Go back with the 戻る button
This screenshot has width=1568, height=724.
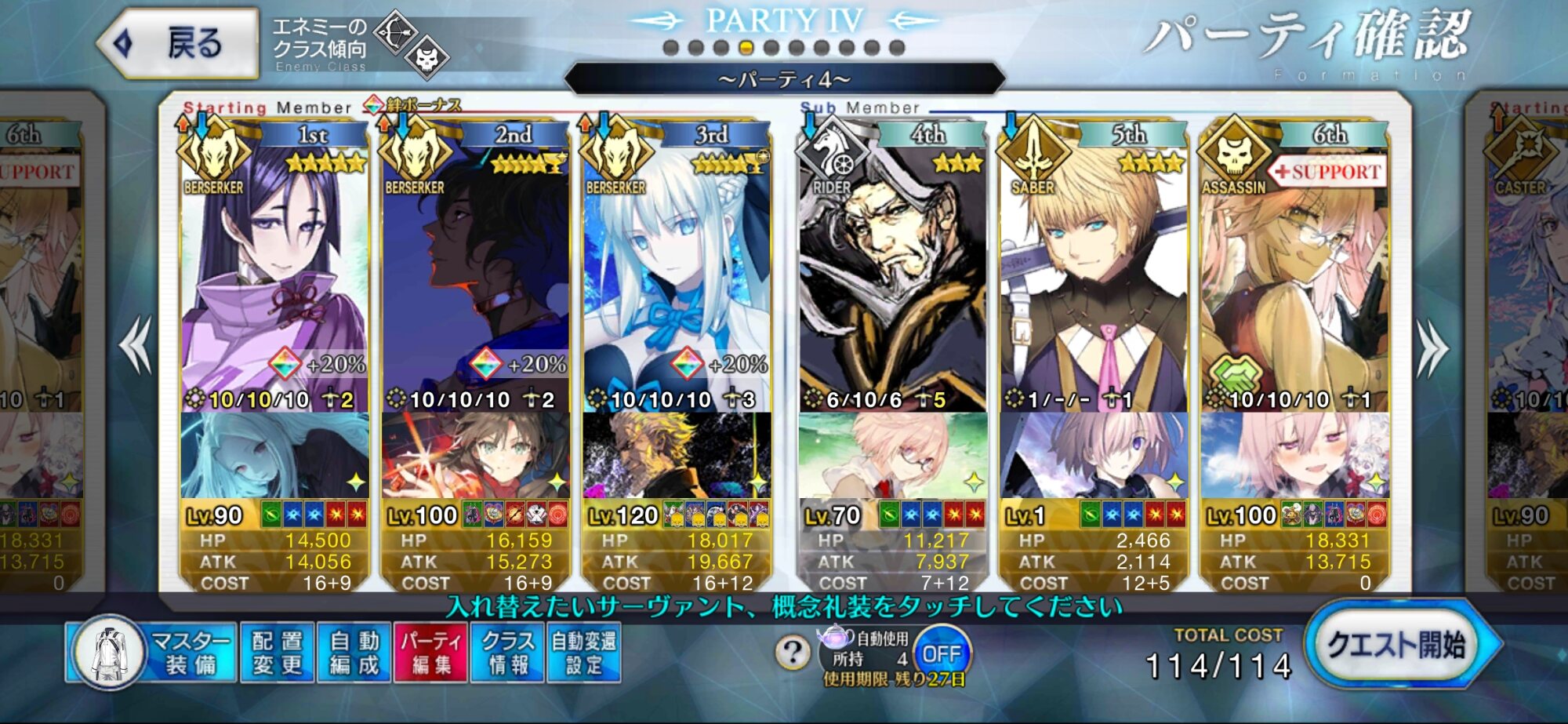click(179, 44)
